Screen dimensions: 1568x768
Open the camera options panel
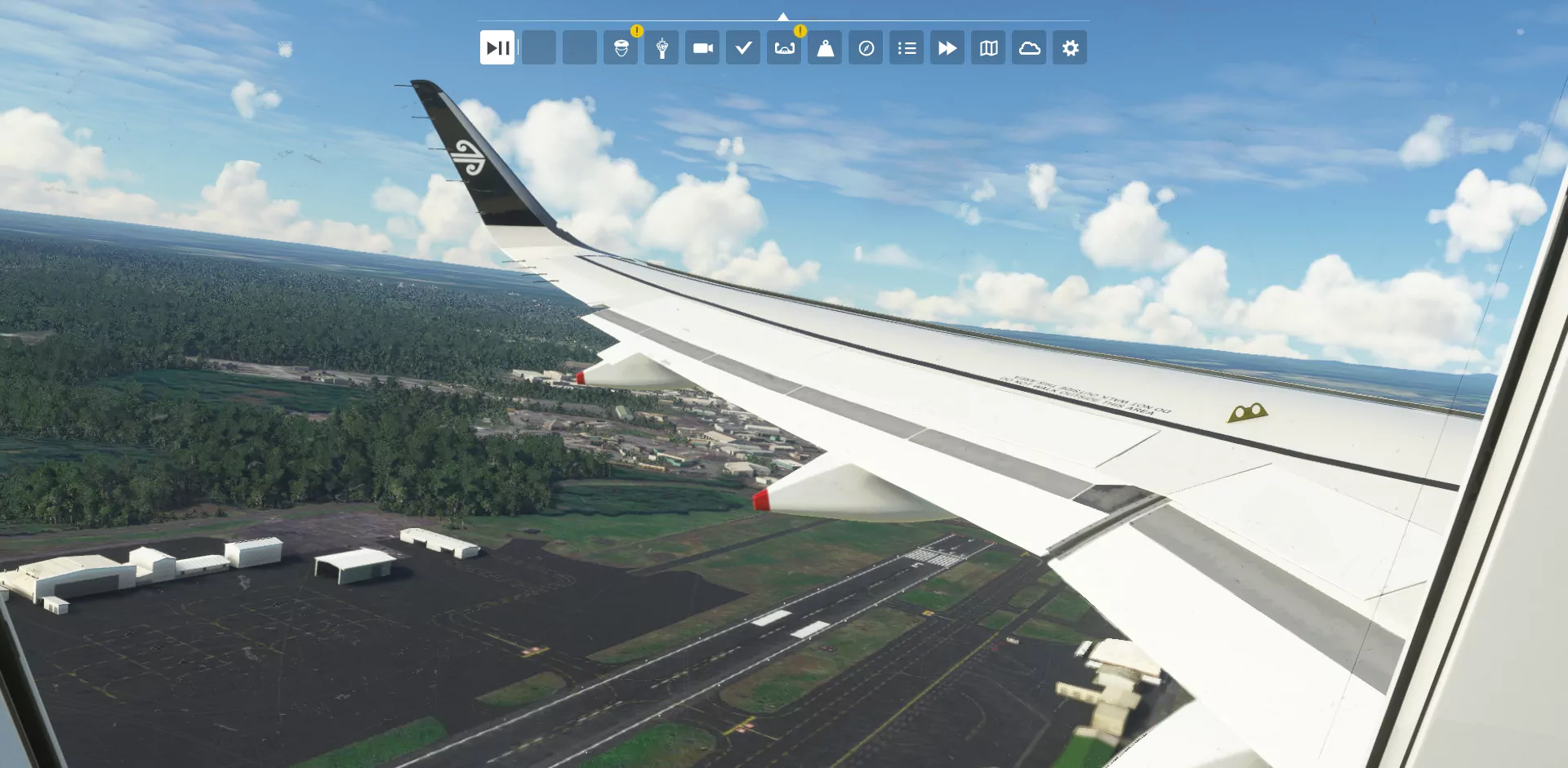(702, 48)
